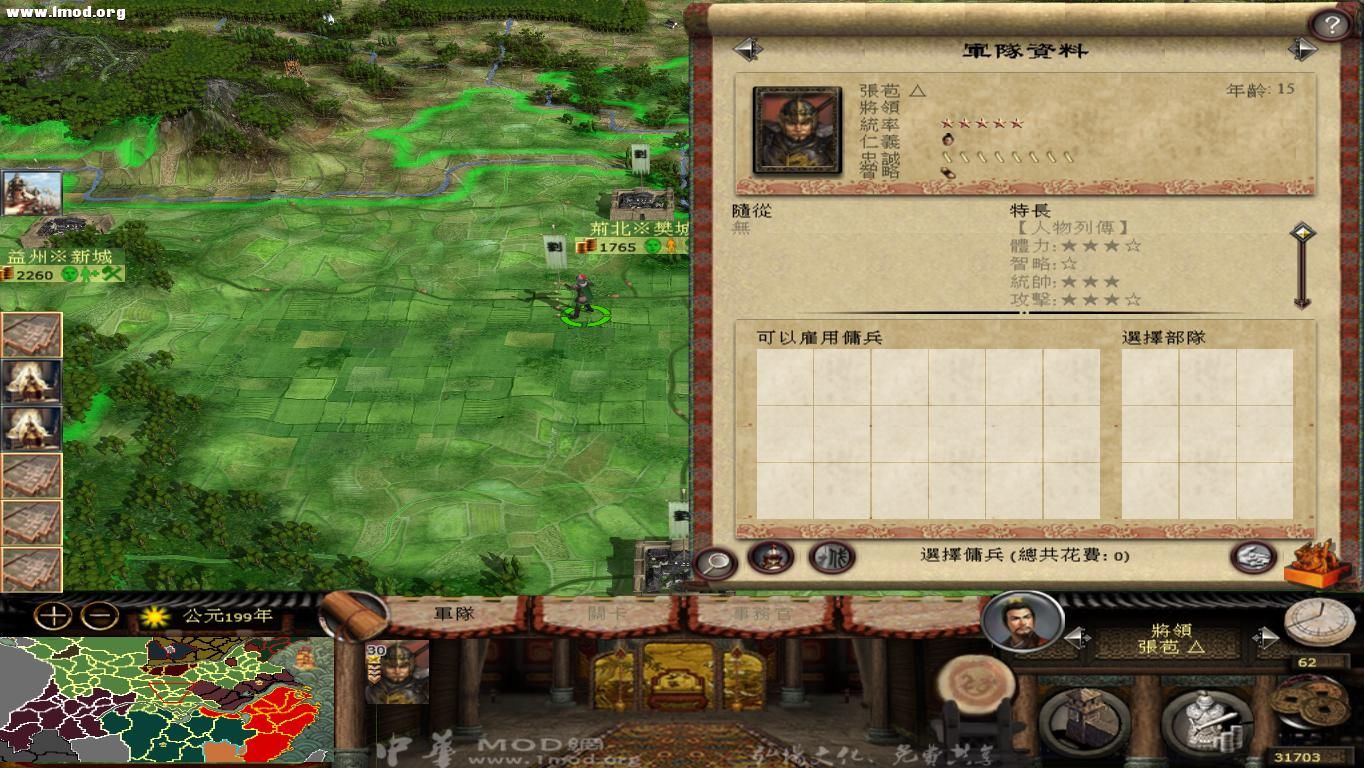Click the left arrow beside 將領 張苞
Screen dimensions: 1364x768
pos(1075,636)
